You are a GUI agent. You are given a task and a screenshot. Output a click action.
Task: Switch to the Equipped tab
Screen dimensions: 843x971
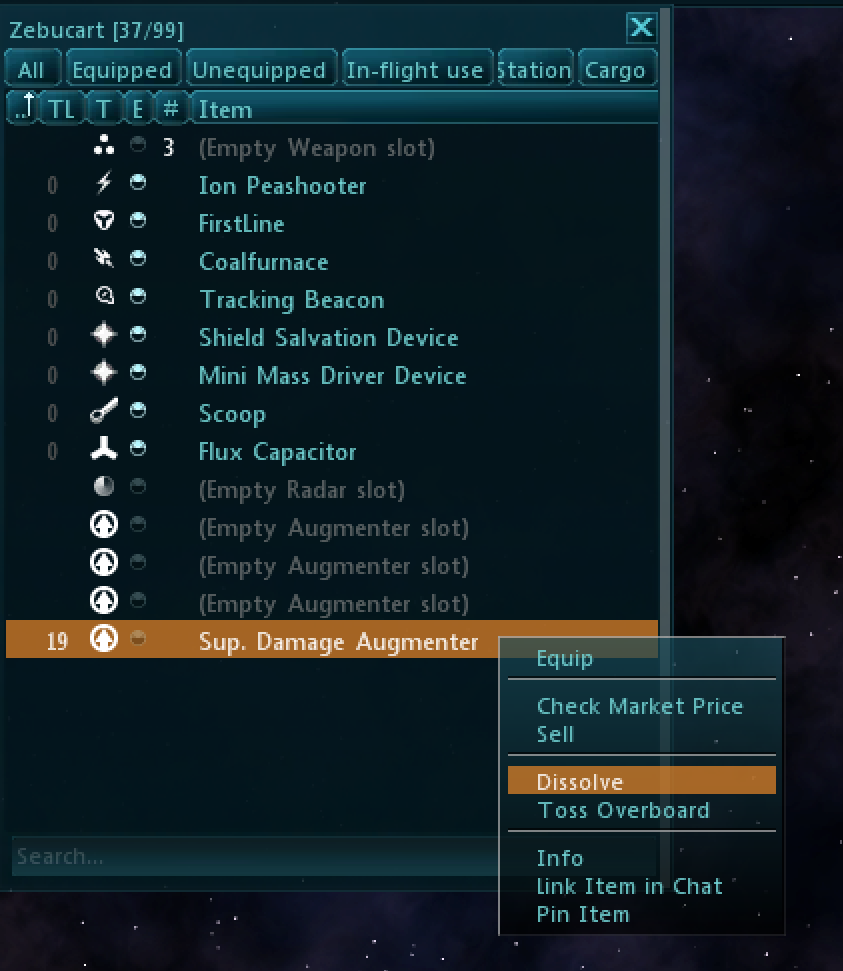[122, 70]
